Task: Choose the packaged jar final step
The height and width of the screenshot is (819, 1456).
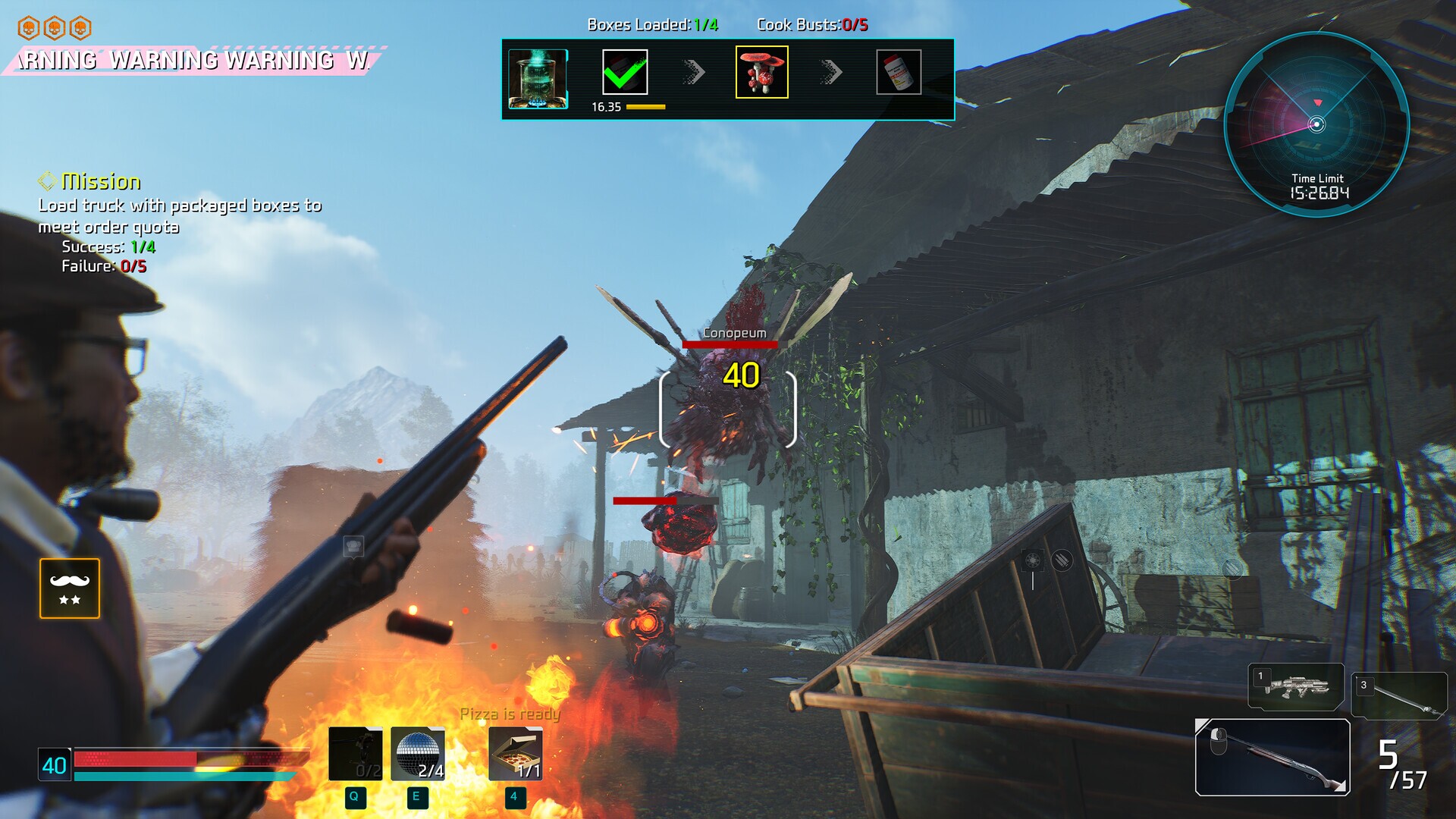Action: [x=899, y=72]
